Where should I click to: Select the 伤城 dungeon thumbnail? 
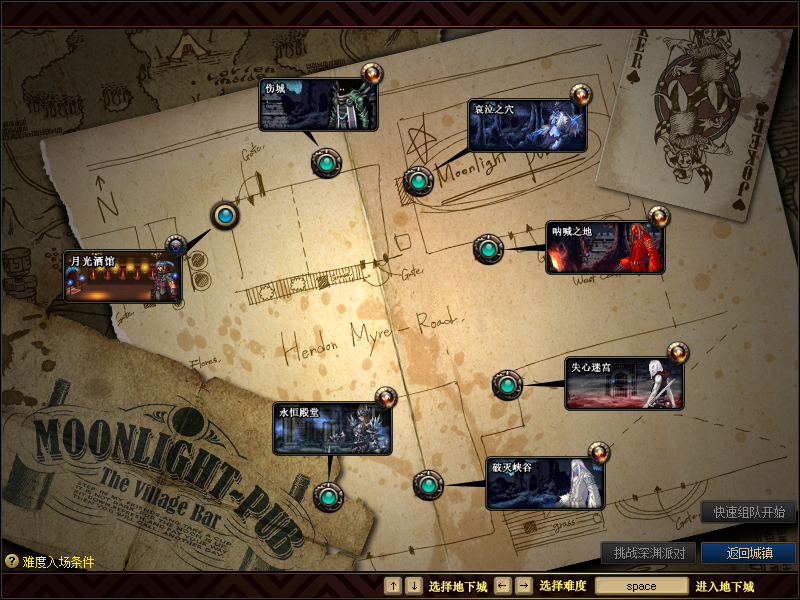tap(319, 105)
